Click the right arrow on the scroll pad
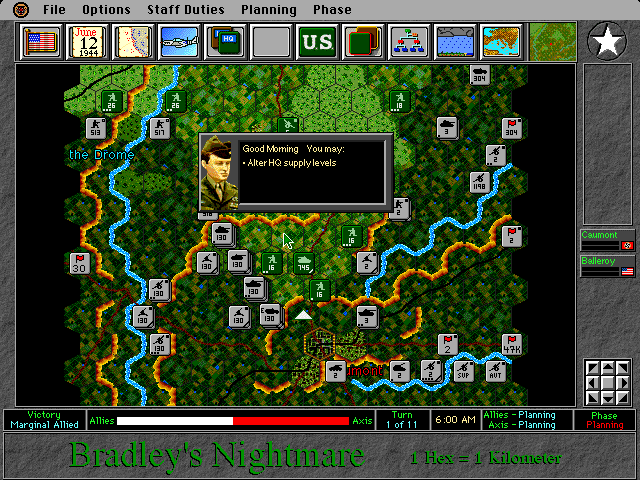This screenshot has height=480, width=640. click(x=624, y=381)
